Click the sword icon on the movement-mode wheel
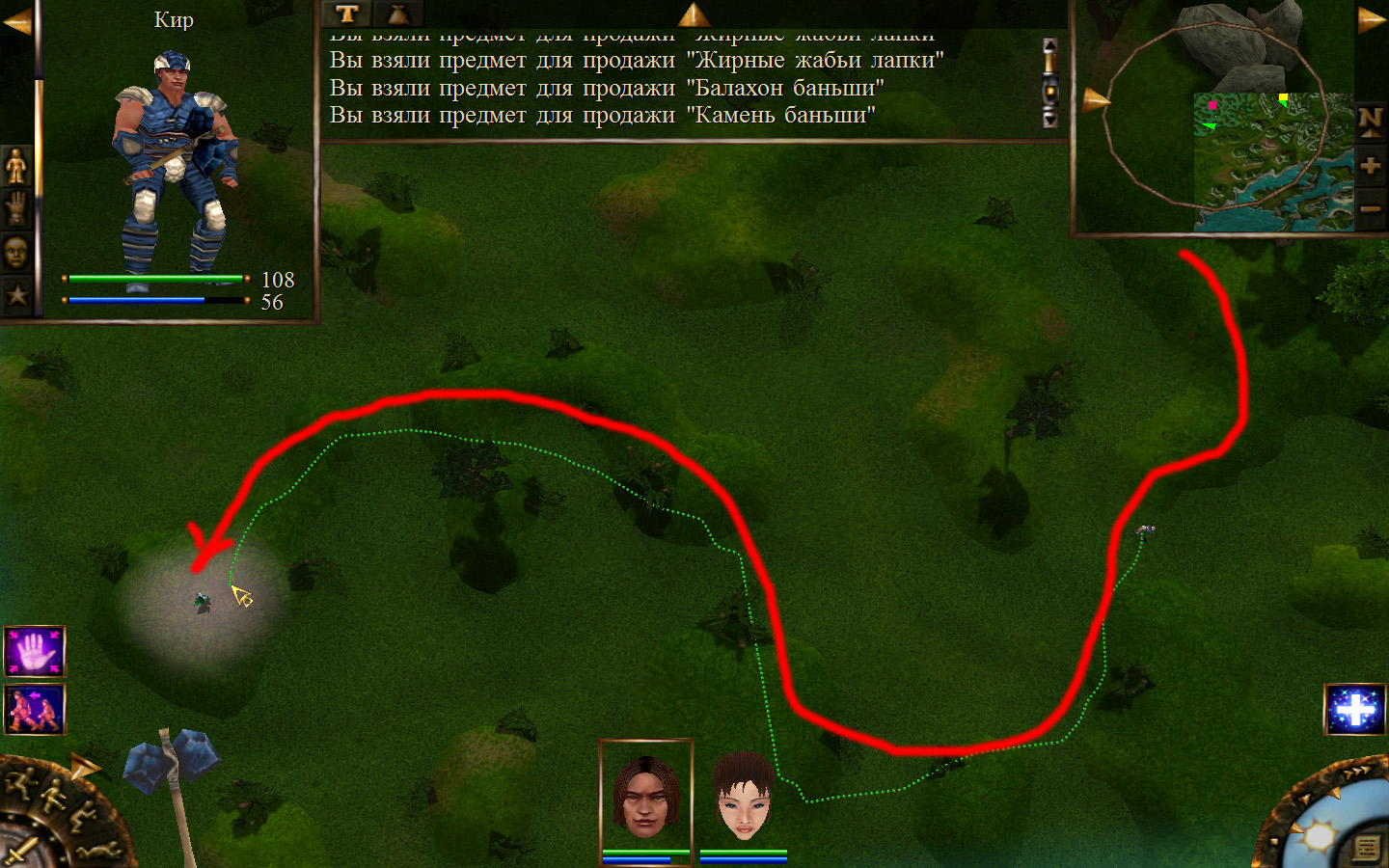Viewport: 1389px width, 868px height. (21, 850)
